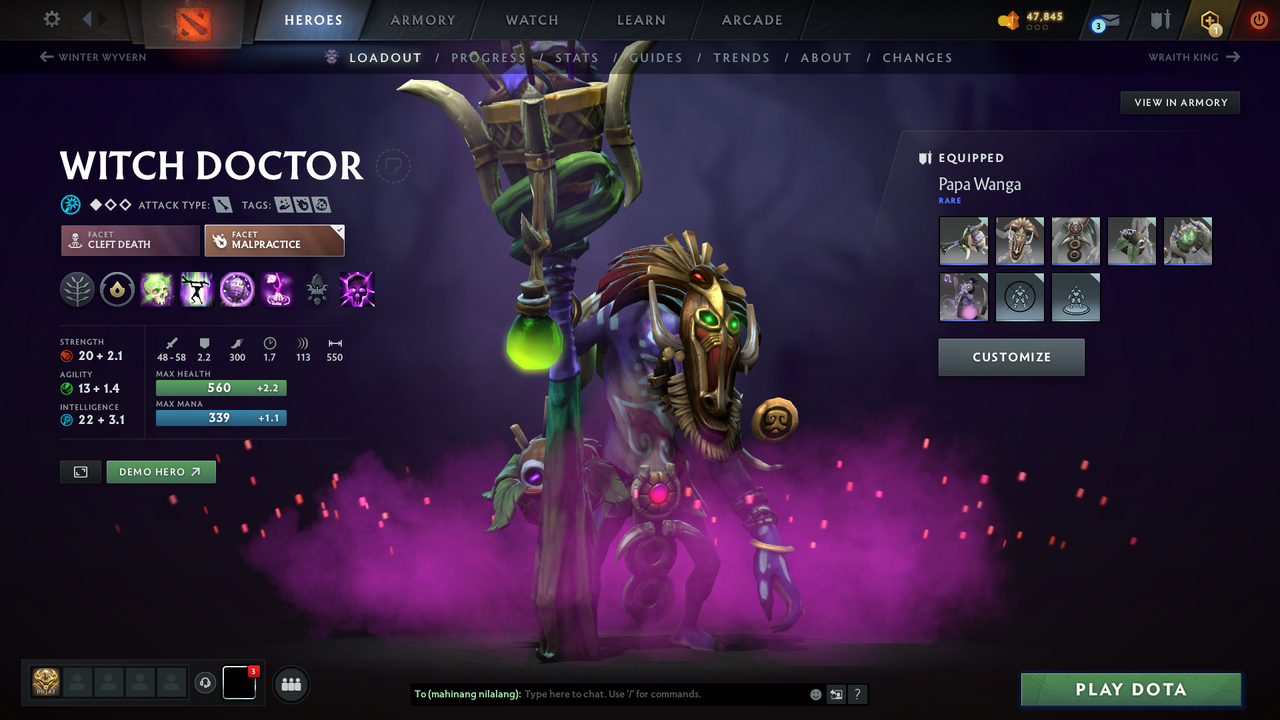Screen dimensions: 1280x720
Task: Click the power button icon
Action: (x=1258, y=20)
